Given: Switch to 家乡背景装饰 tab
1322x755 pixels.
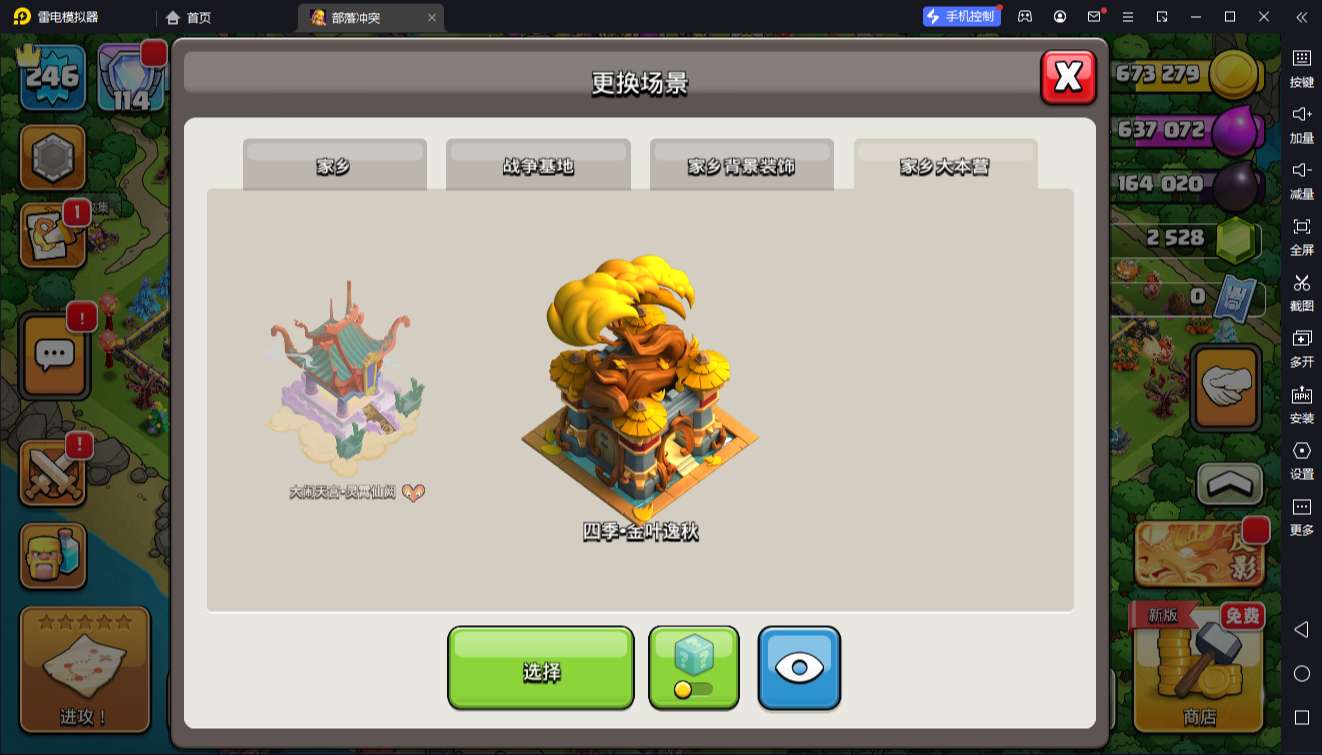Looking at the screenshot, I should coord(741,165).
